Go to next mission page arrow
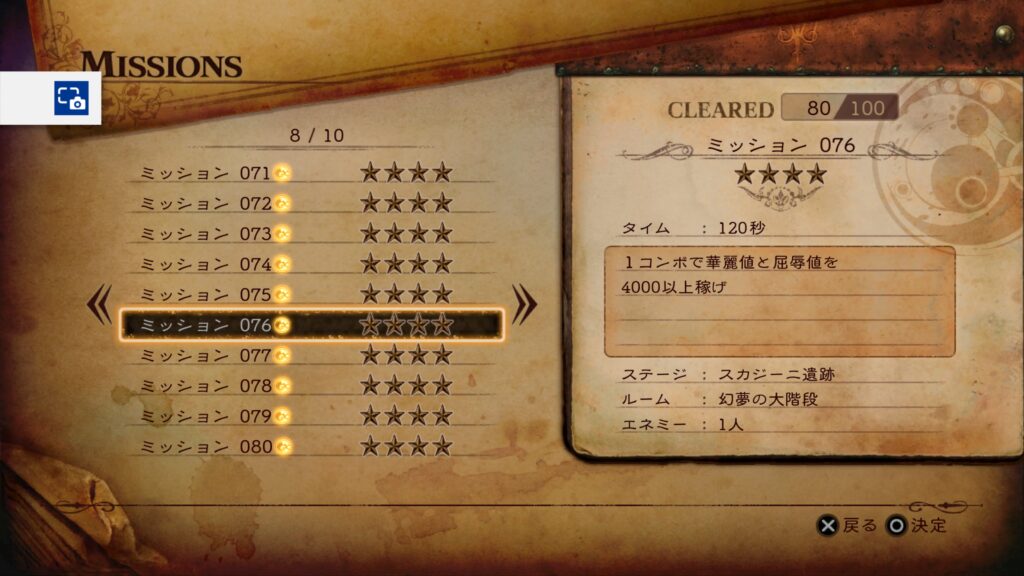This screenshot has height=576, width=1024. 524,305
